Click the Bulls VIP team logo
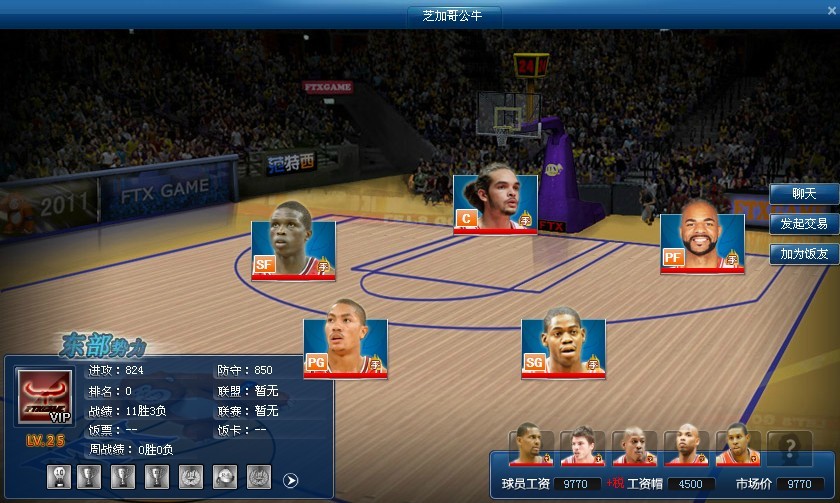Image resolution: width=840 pixels, height=503 pixels. click(x=45, y=399)
